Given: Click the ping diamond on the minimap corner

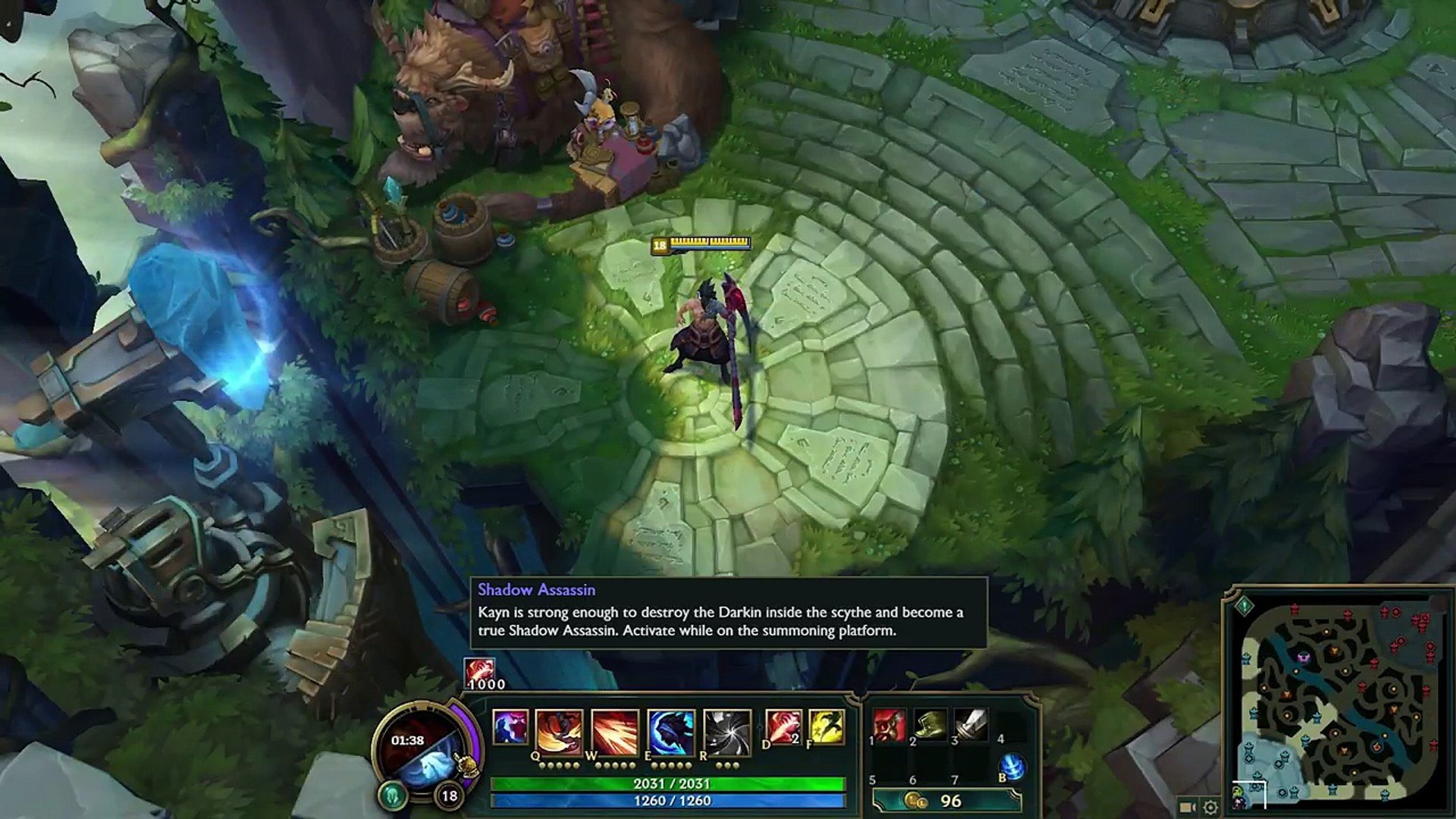Looking at the screenshot, I should pyautogui.click(x=1244, y=606).
